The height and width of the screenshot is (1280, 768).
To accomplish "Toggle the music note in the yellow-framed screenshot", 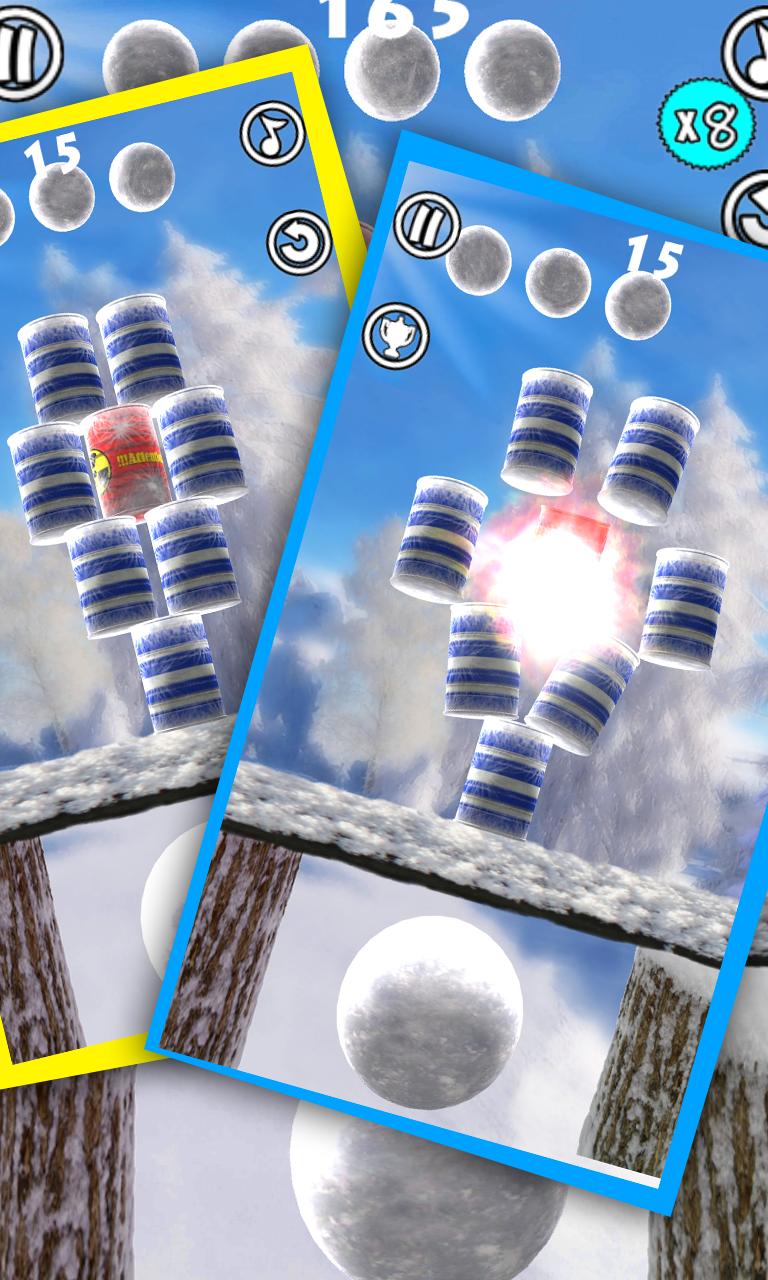I will tap(273, 134).
